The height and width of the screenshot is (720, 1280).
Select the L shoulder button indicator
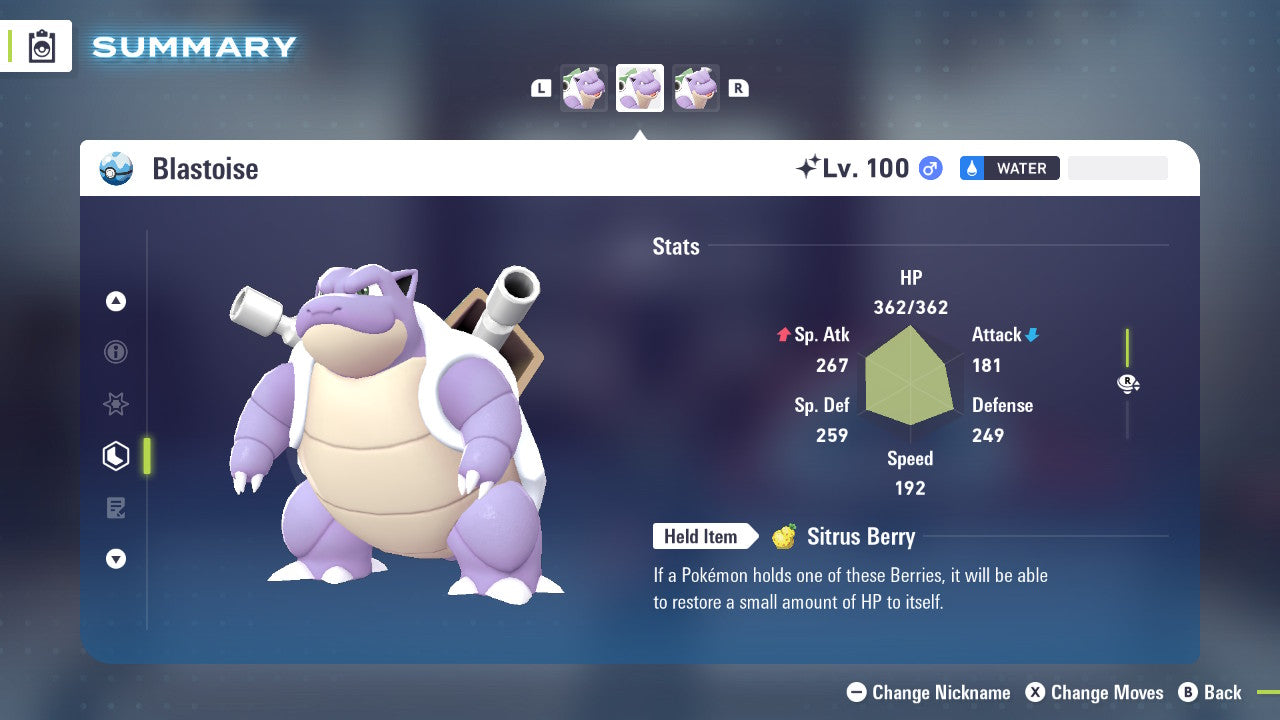click(541, 88)
